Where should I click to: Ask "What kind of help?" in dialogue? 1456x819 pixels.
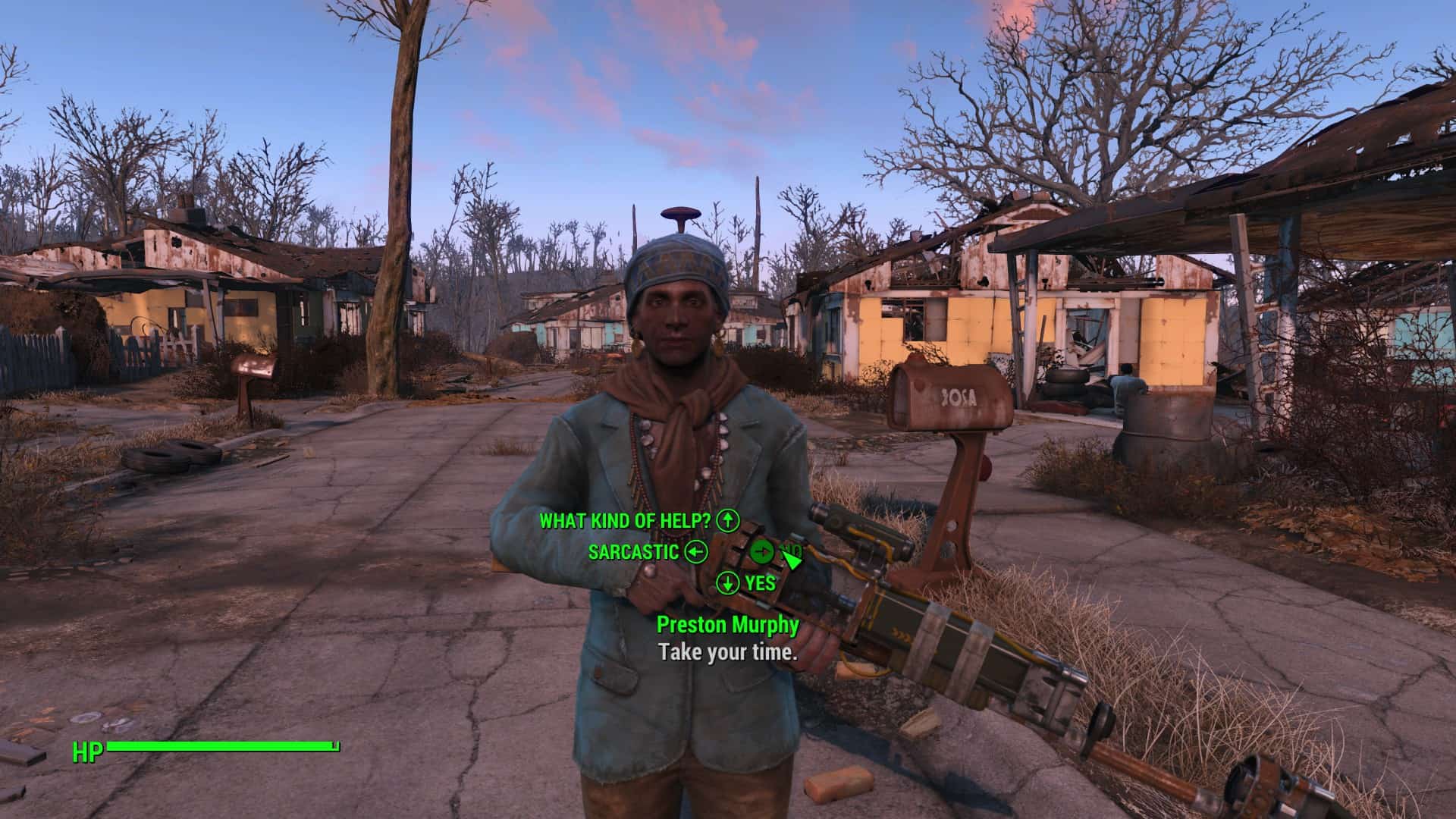coord(626,521)
